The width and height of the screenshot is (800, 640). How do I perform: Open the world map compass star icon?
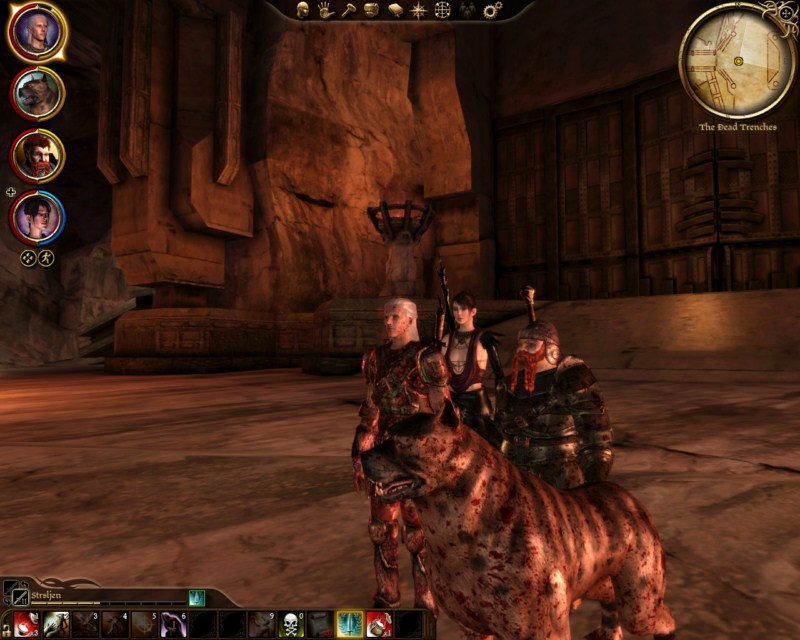[418, 10]
